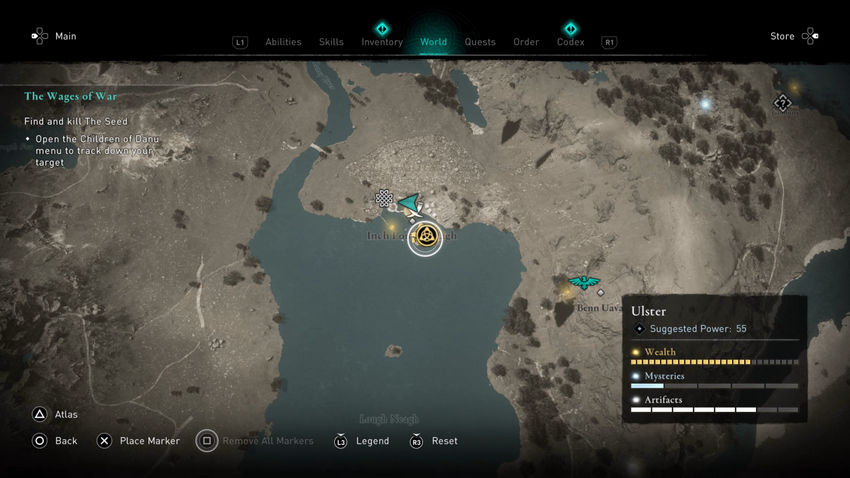Switch to the Abilities tab
850x478 pixels.
coord(283,42)
